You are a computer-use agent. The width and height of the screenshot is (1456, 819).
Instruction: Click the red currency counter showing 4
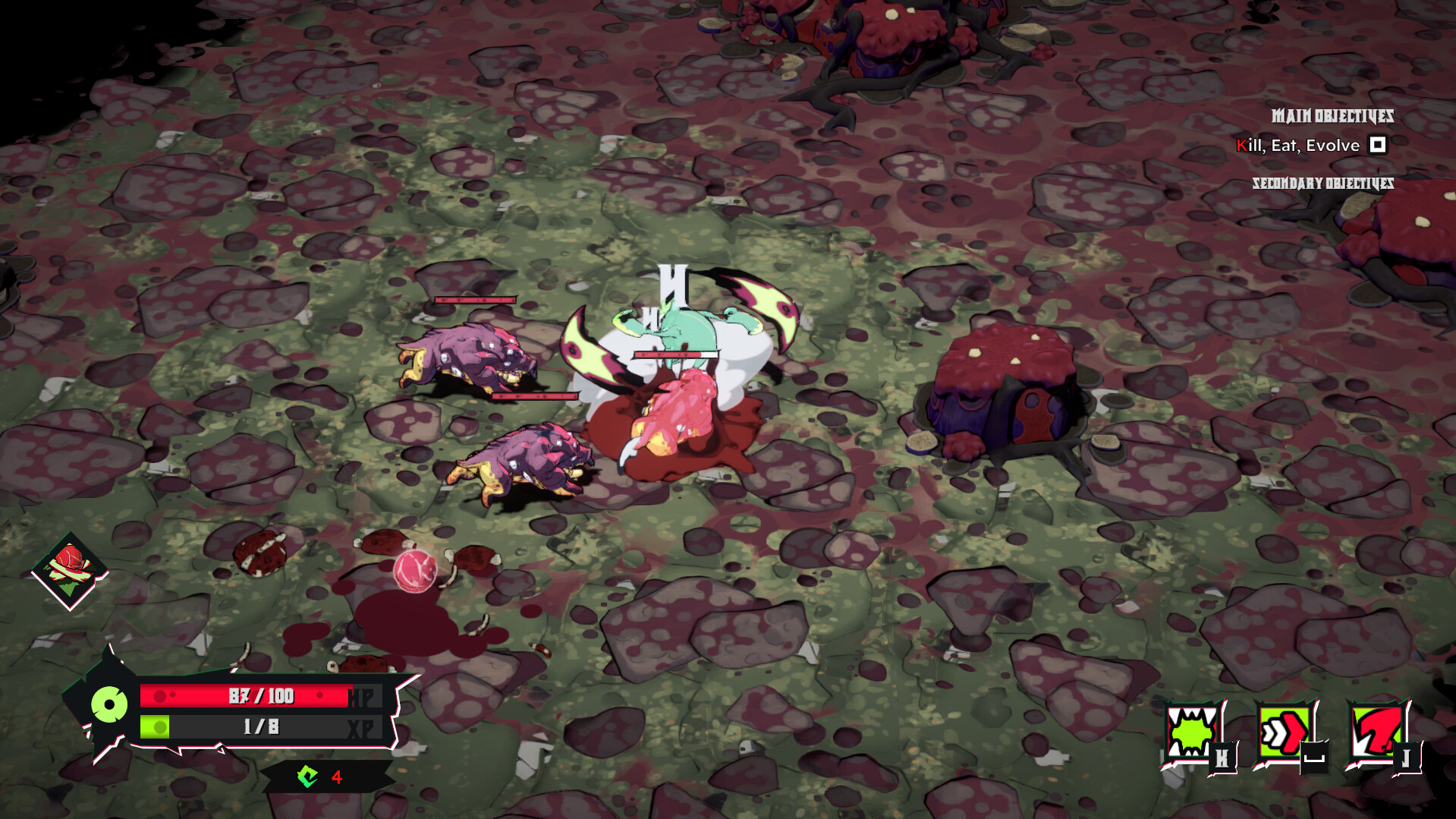(336, 776)
